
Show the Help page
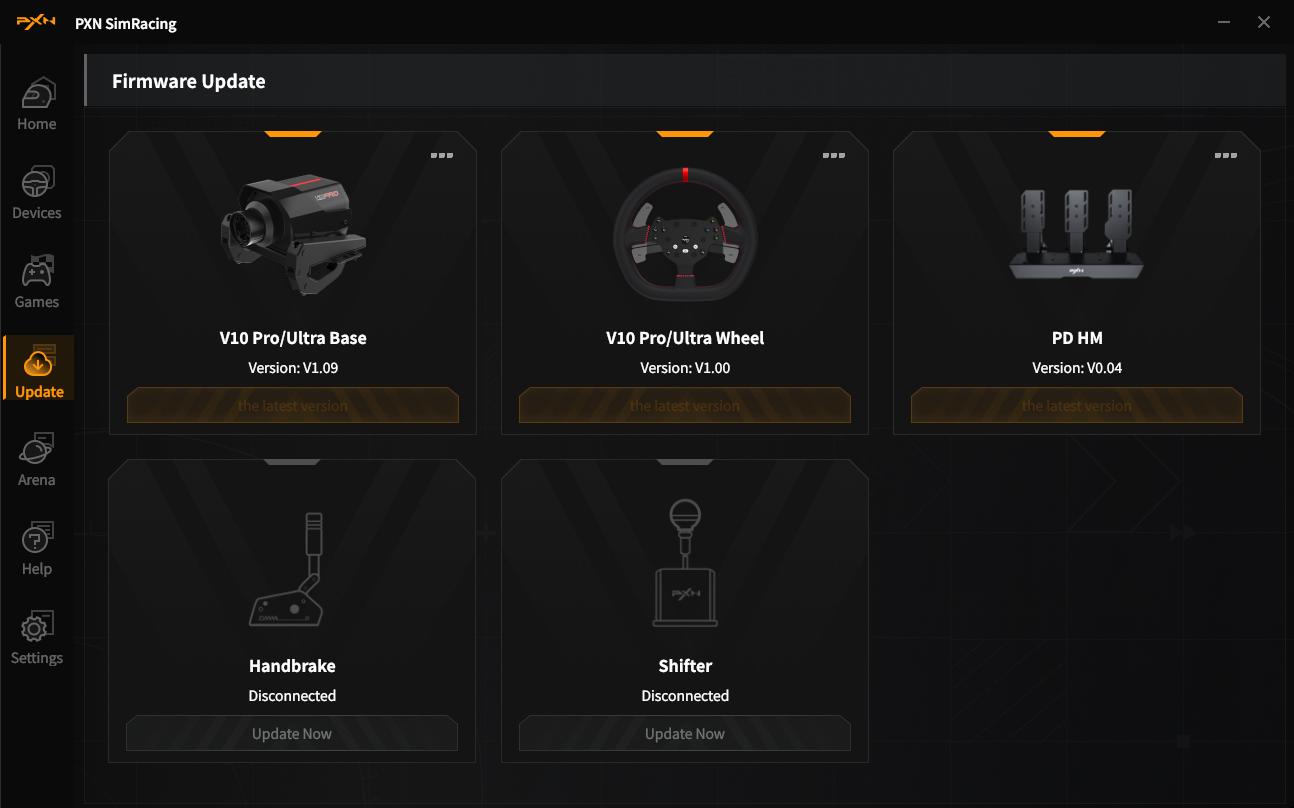point(37,550)
